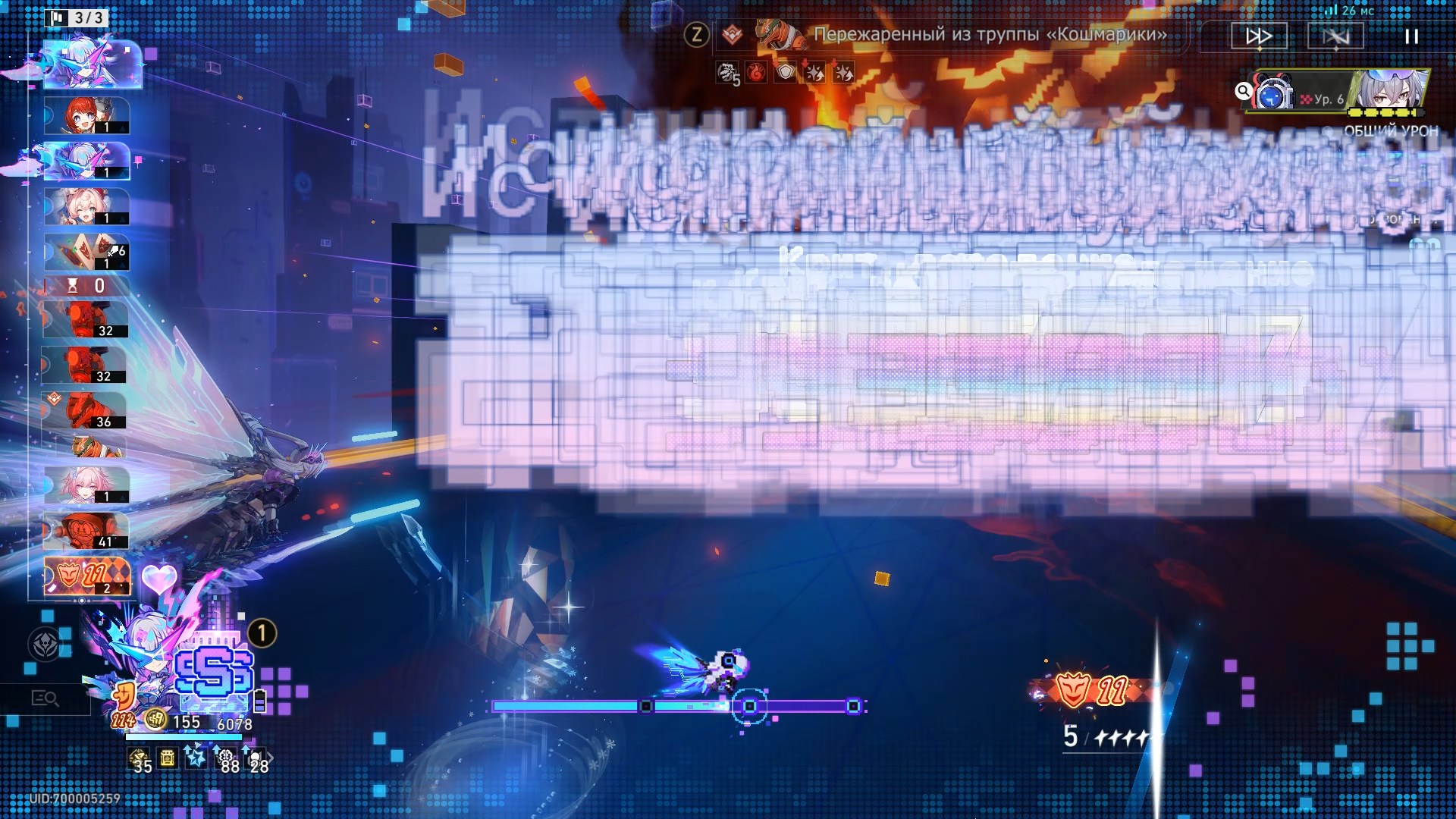
Task: Open the battle details list with magnifier
Action: point(45,698)
